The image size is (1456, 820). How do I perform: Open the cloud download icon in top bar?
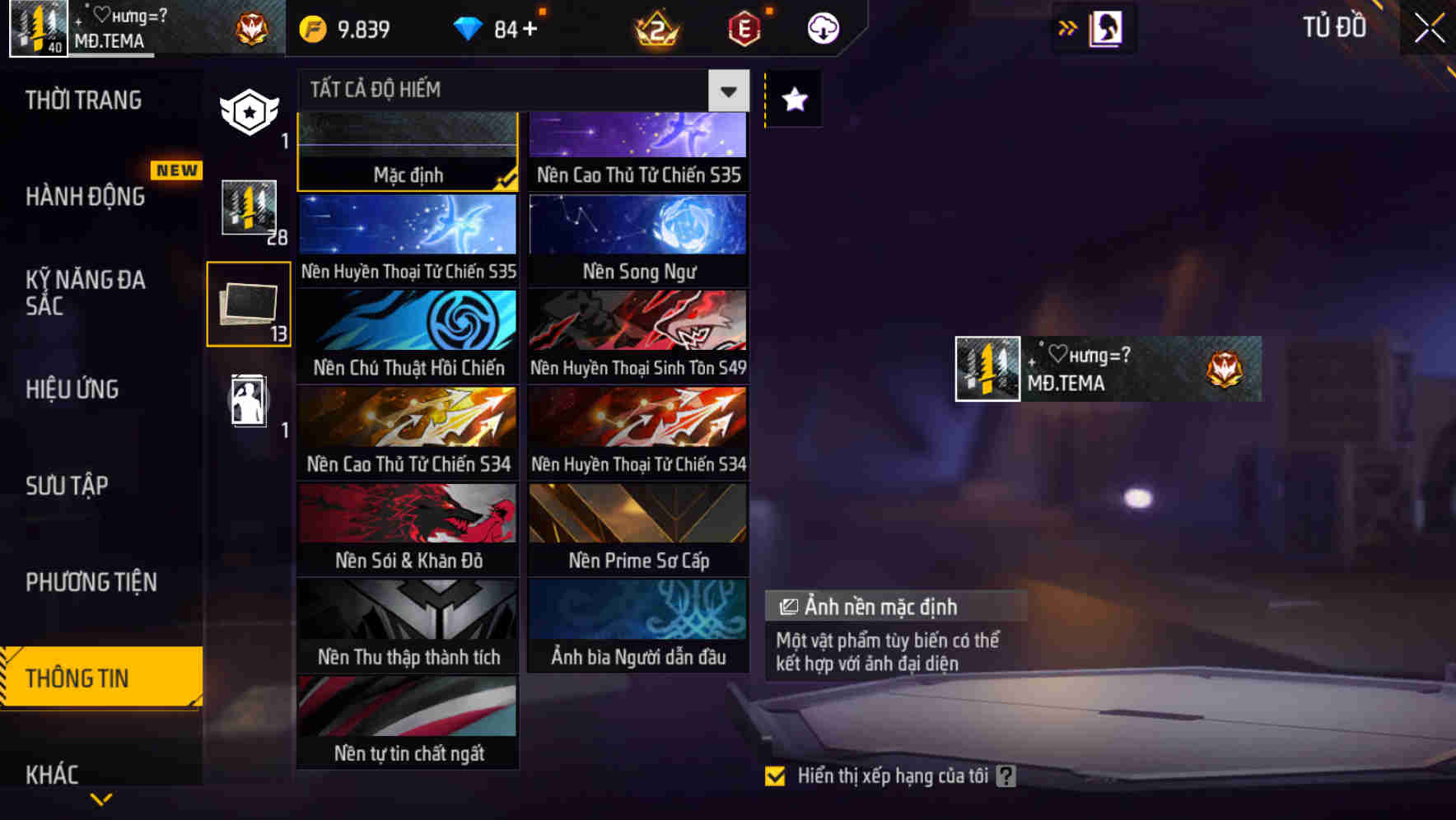click(822, 28)
